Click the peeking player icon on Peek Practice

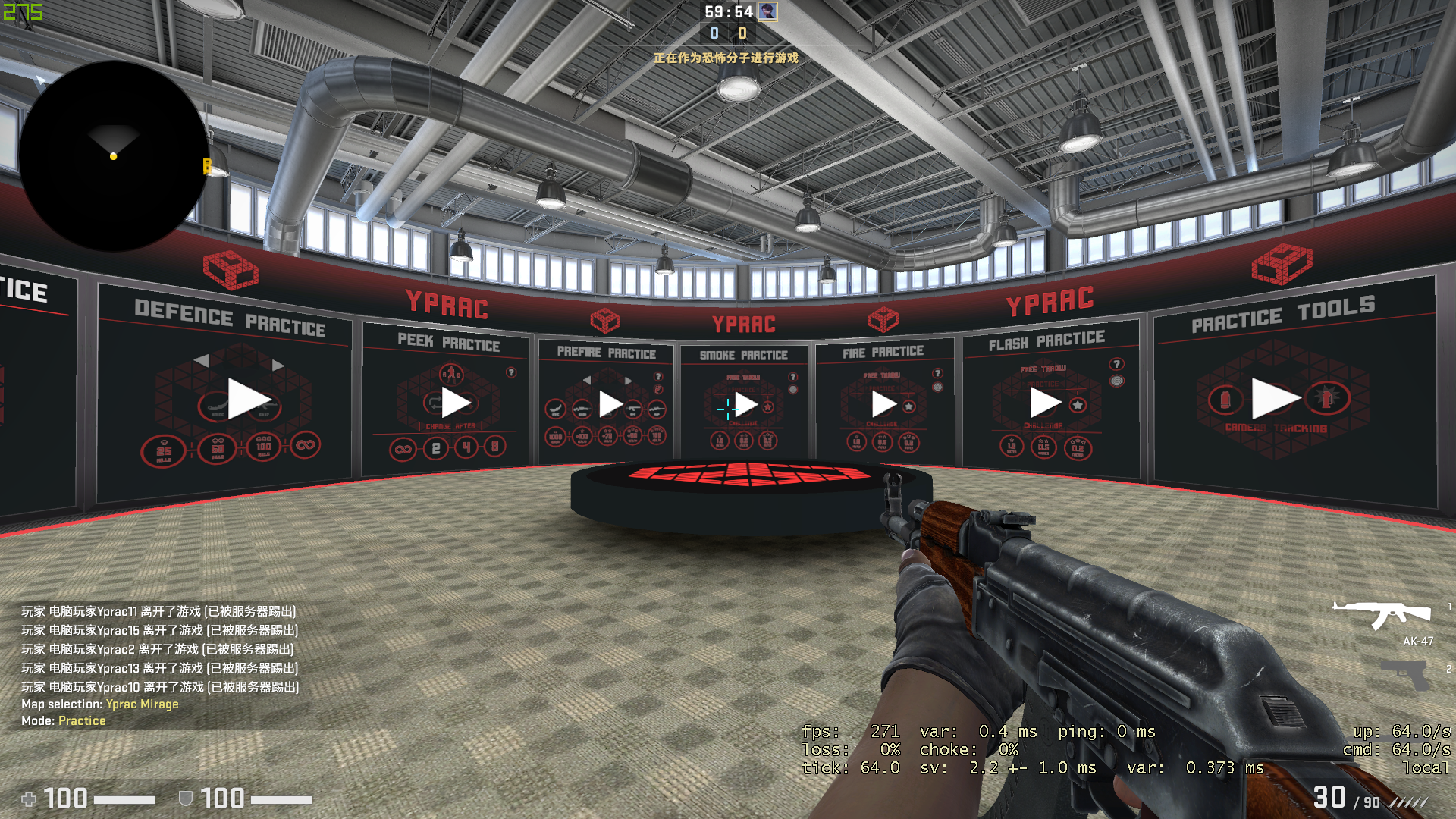coord(451,374)
